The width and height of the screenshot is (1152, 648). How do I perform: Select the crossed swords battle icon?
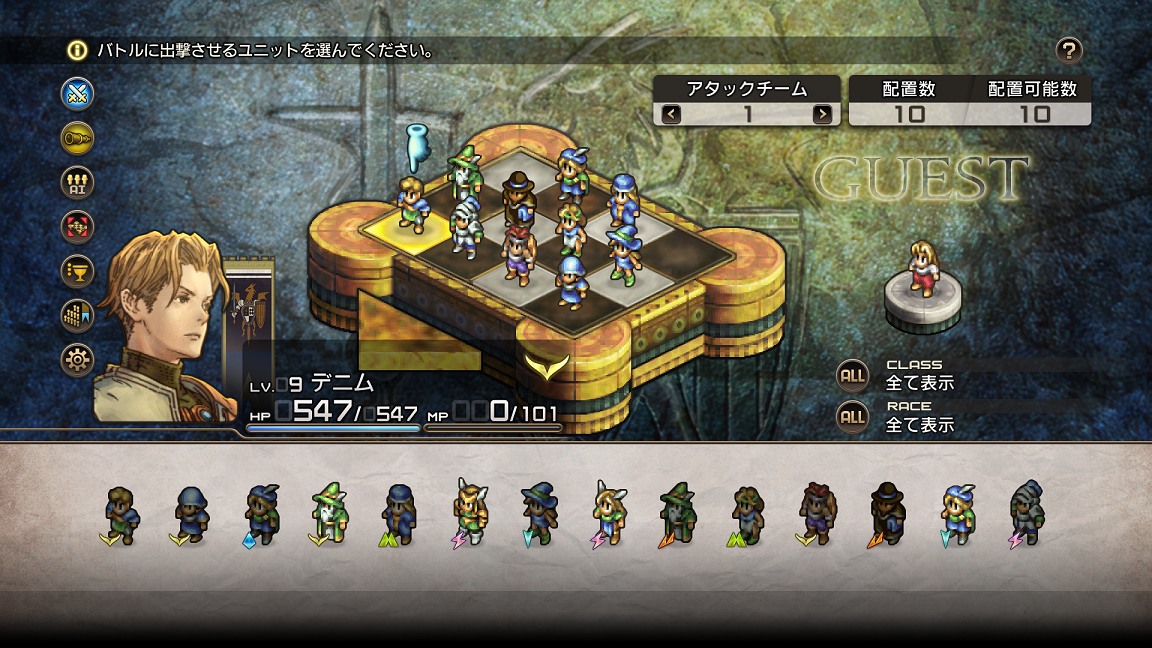point(77,93)
